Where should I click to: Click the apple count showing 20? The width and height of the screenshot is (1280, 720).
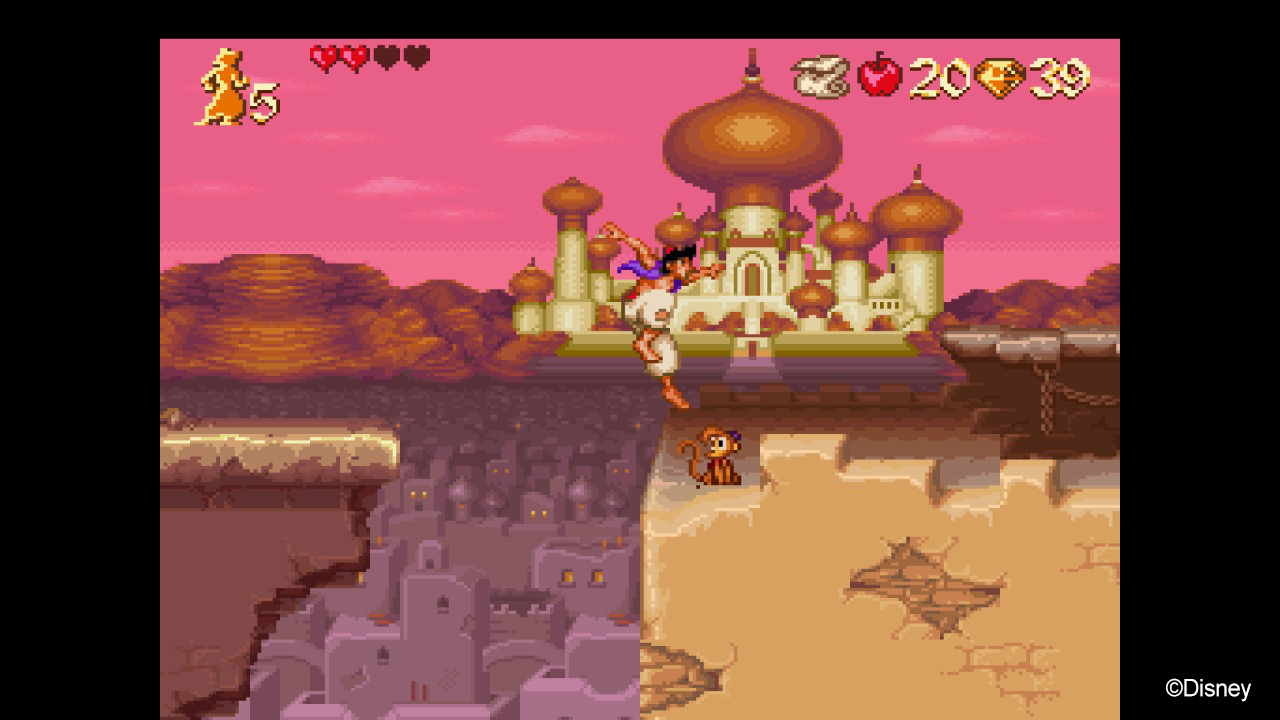click(938, 75)
